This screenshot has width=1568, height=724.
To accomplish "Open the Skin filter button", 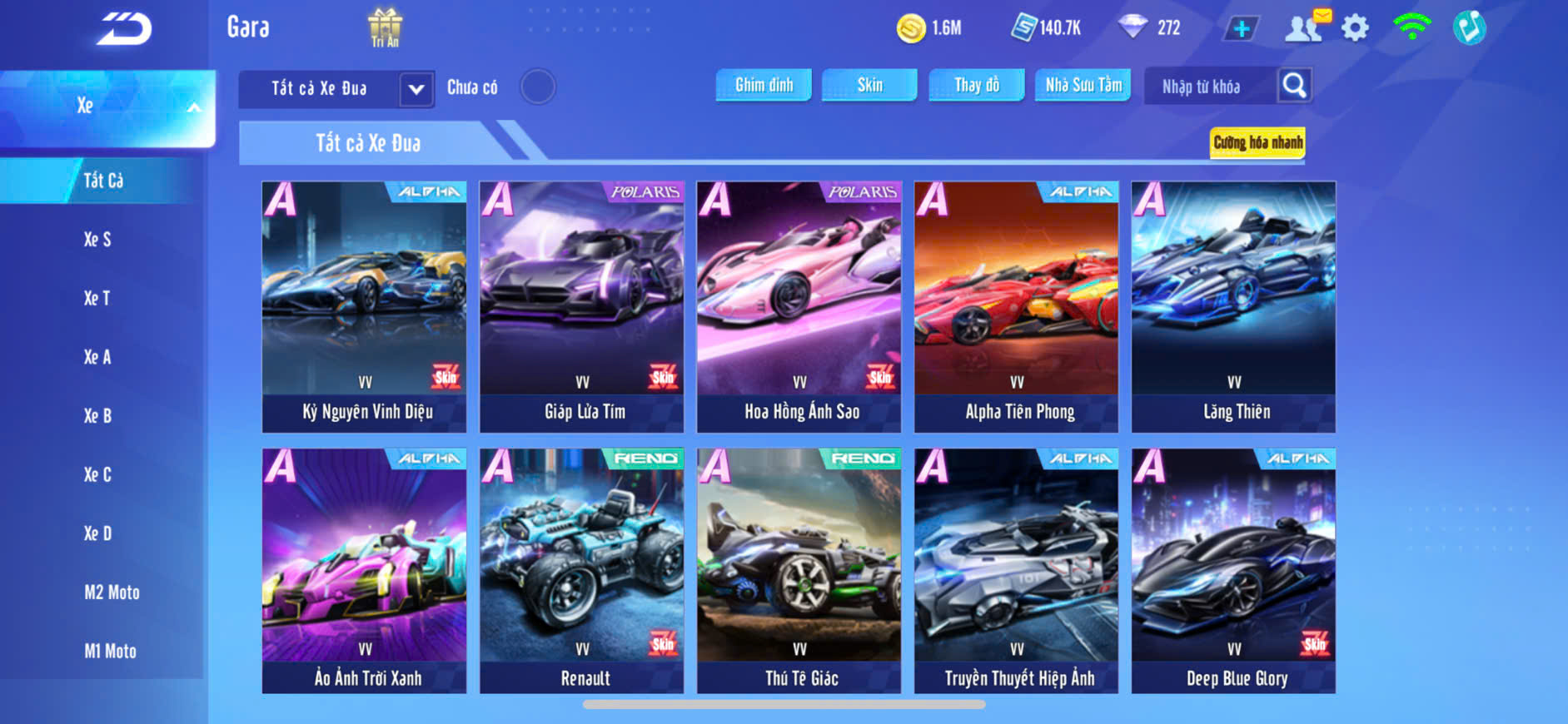I will pyautogui.click(x=869, y=85).
